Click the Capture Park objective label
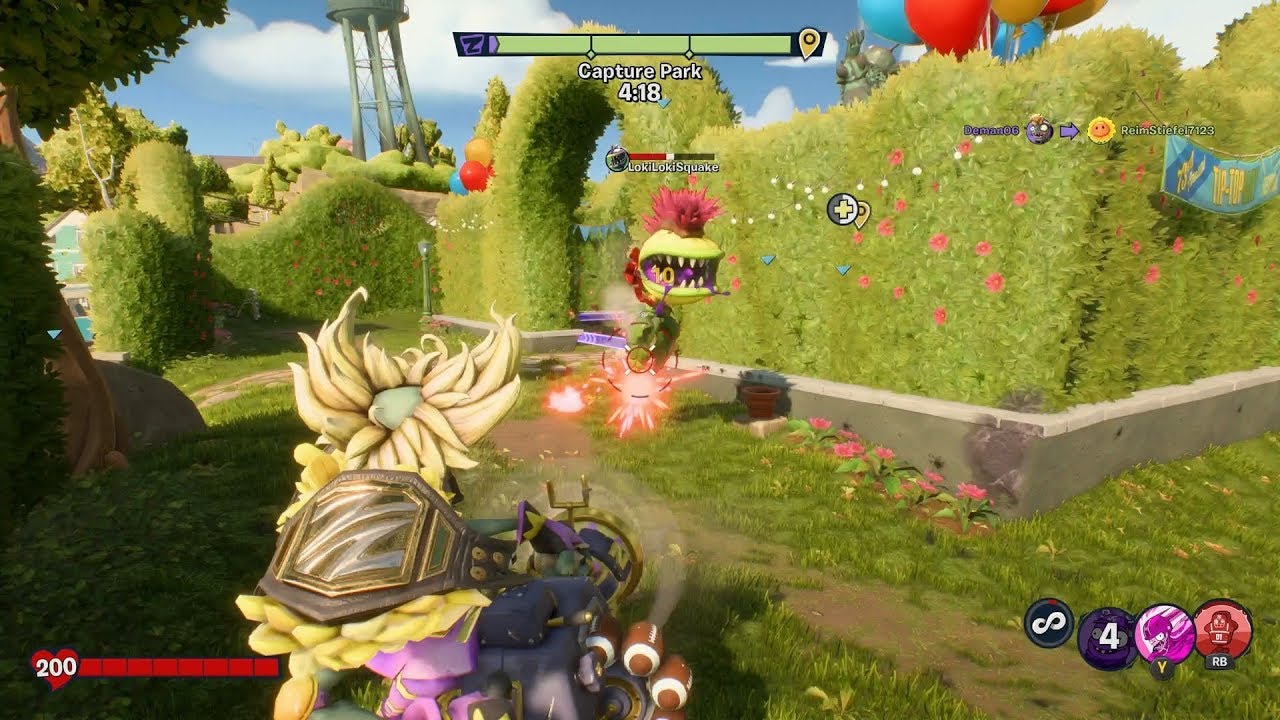 pyautogui.click(x=639, y=72)
